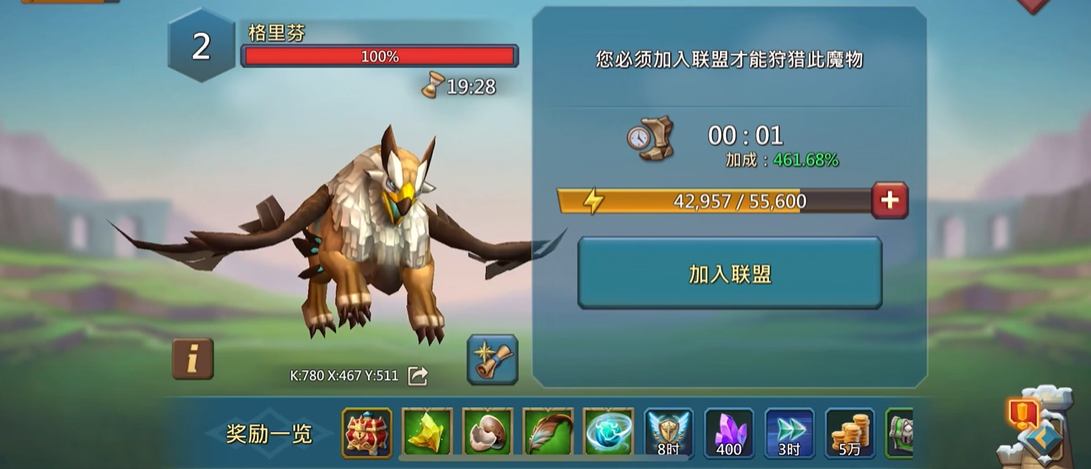Choose the blue swirling orb reward
1091x469 pixels.
click(609, 433)
